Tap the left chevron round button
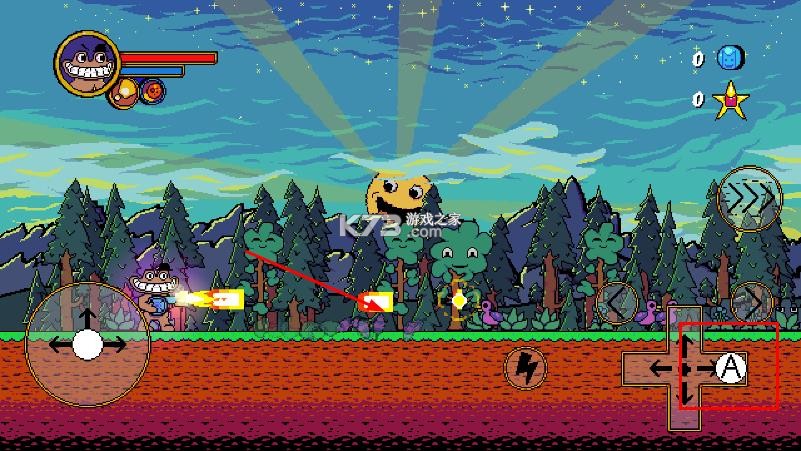 coord(620,302)
